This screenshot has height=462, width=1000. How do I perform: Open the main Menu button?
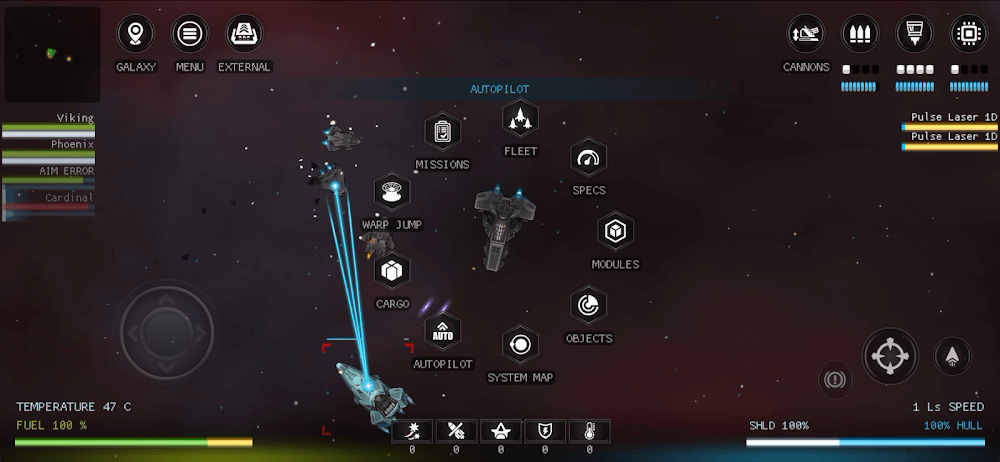[x=189, y=35]
